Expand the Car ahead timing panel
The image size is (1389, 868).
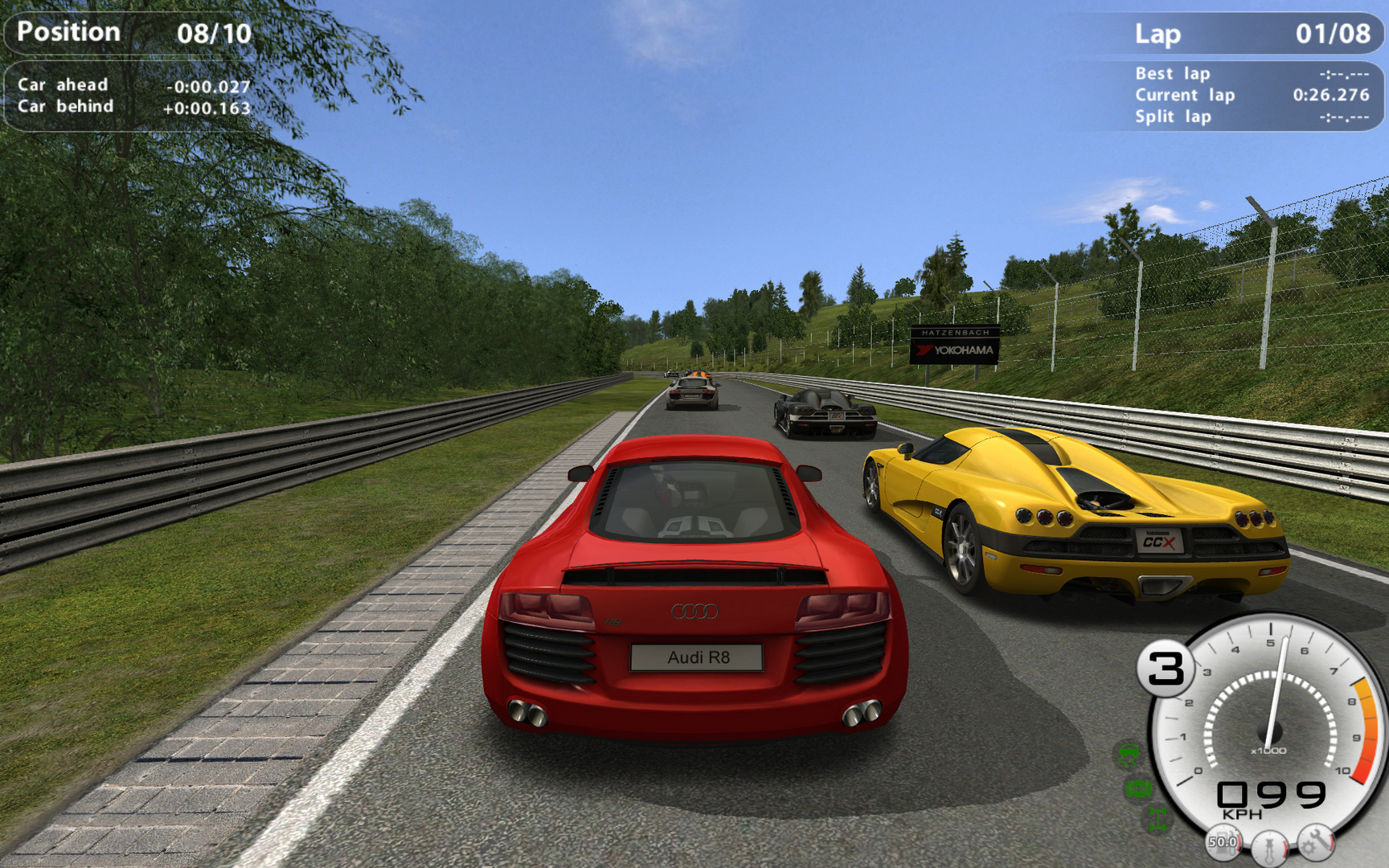coord(129,84)
